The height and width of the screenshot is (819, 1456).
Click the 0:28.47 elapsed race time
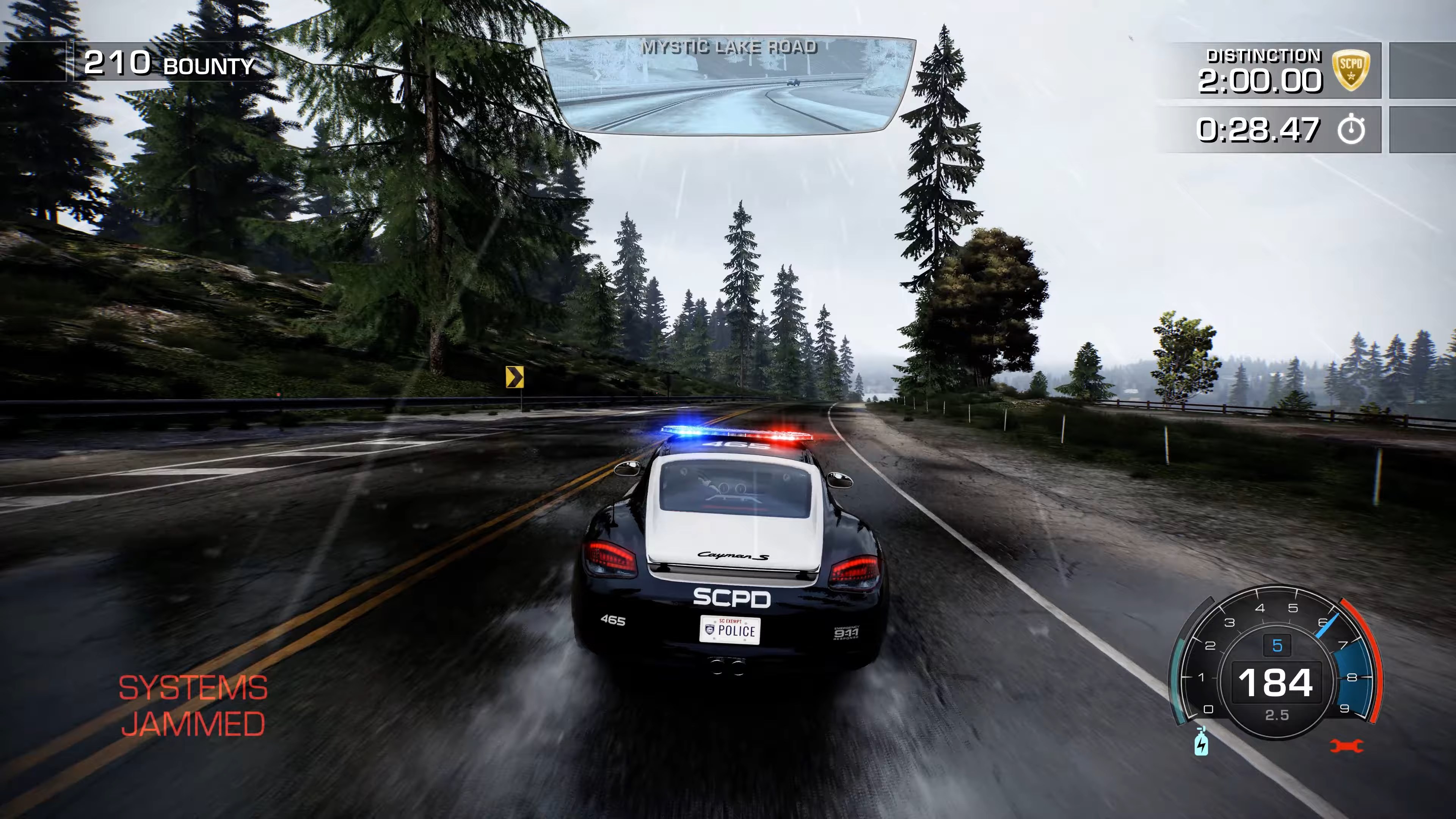point(1258,129)
